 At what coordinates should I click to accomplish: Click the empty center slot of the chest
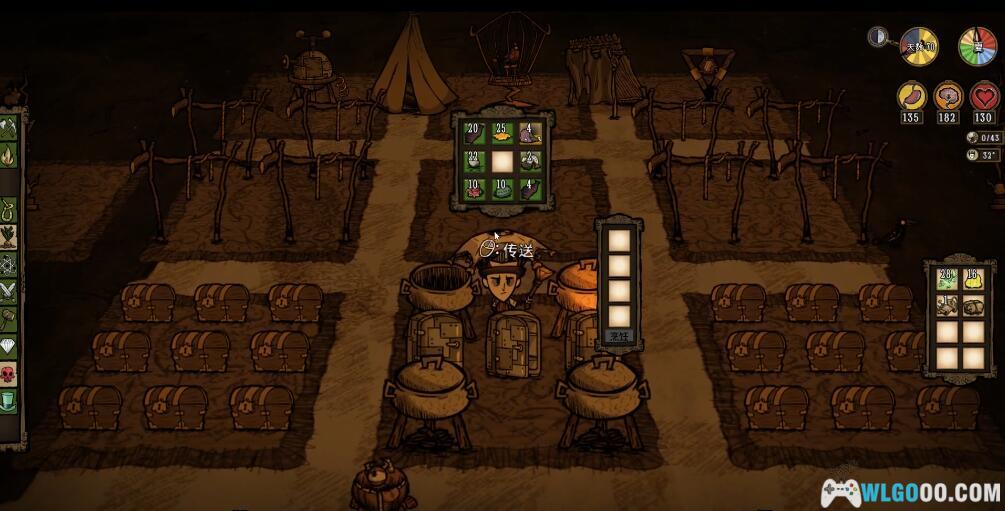[x=502, y=161]
